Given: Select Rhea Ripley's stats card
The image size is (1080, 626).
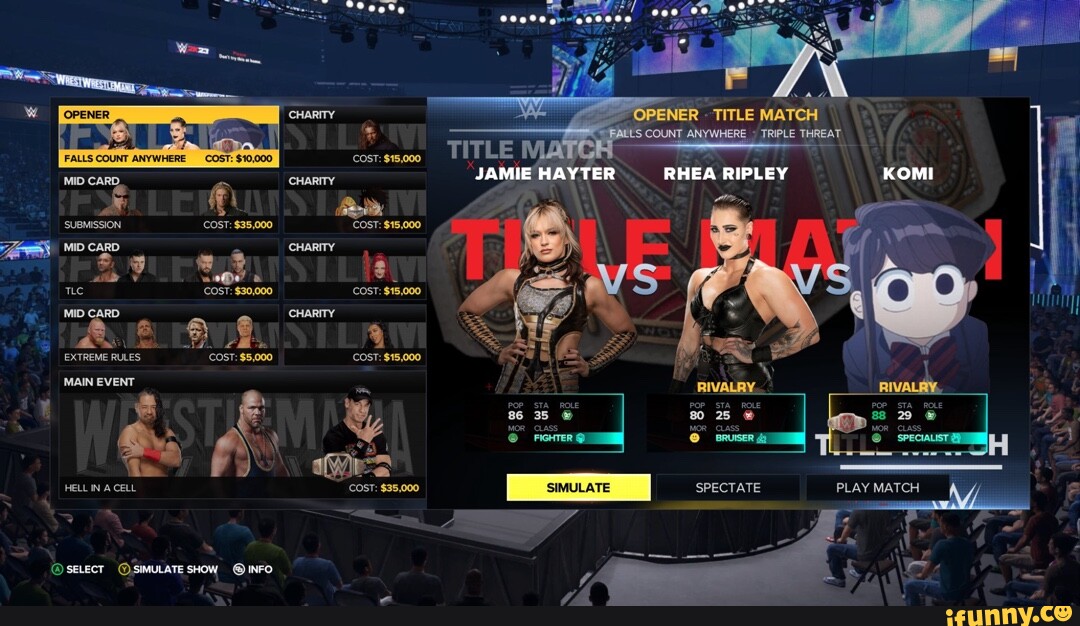Looking at the screenshot, I should pyautogui.click(x=726, y=422).
